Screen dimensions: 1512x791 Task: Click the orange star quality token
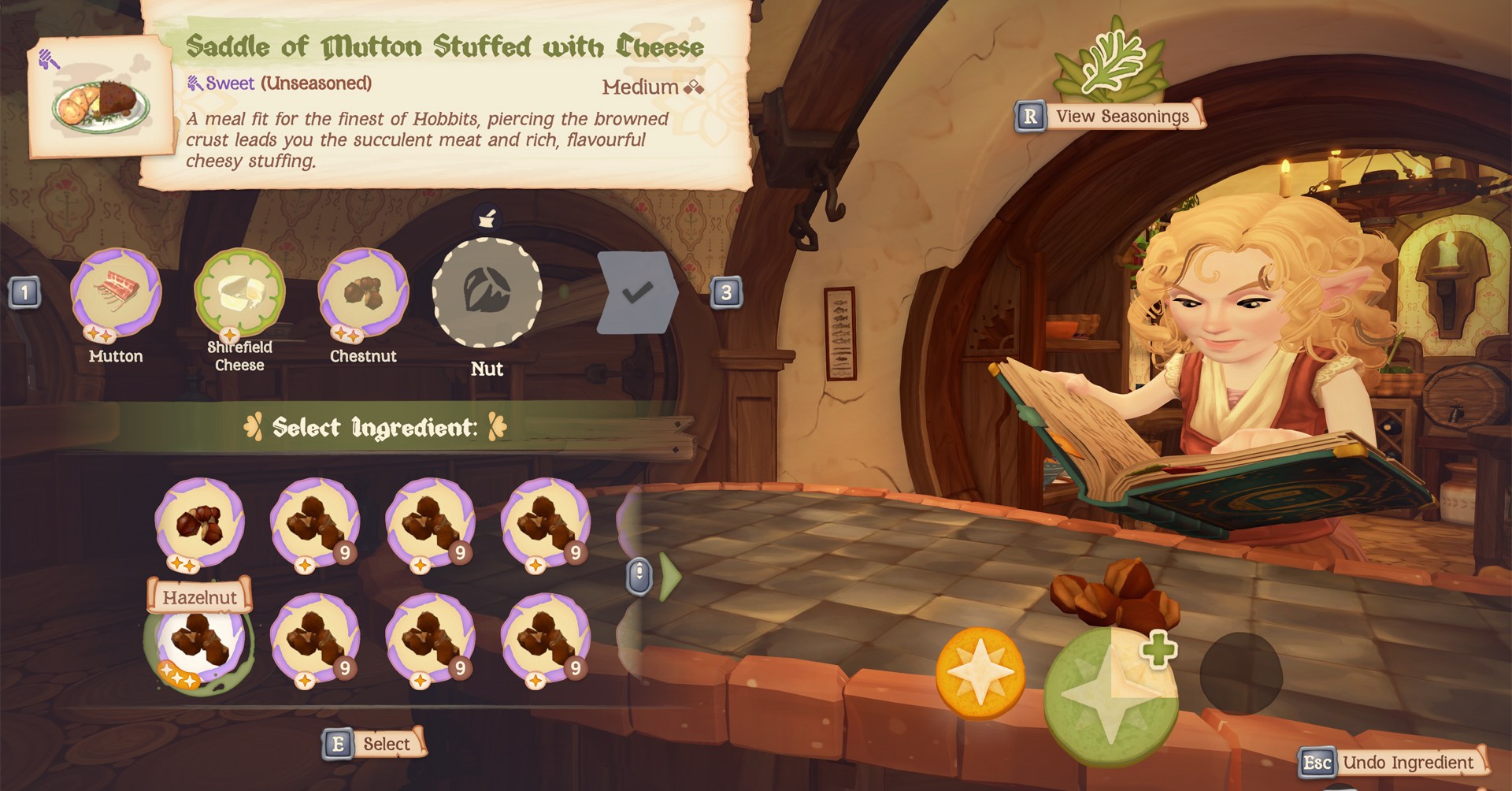coord(980,674)
